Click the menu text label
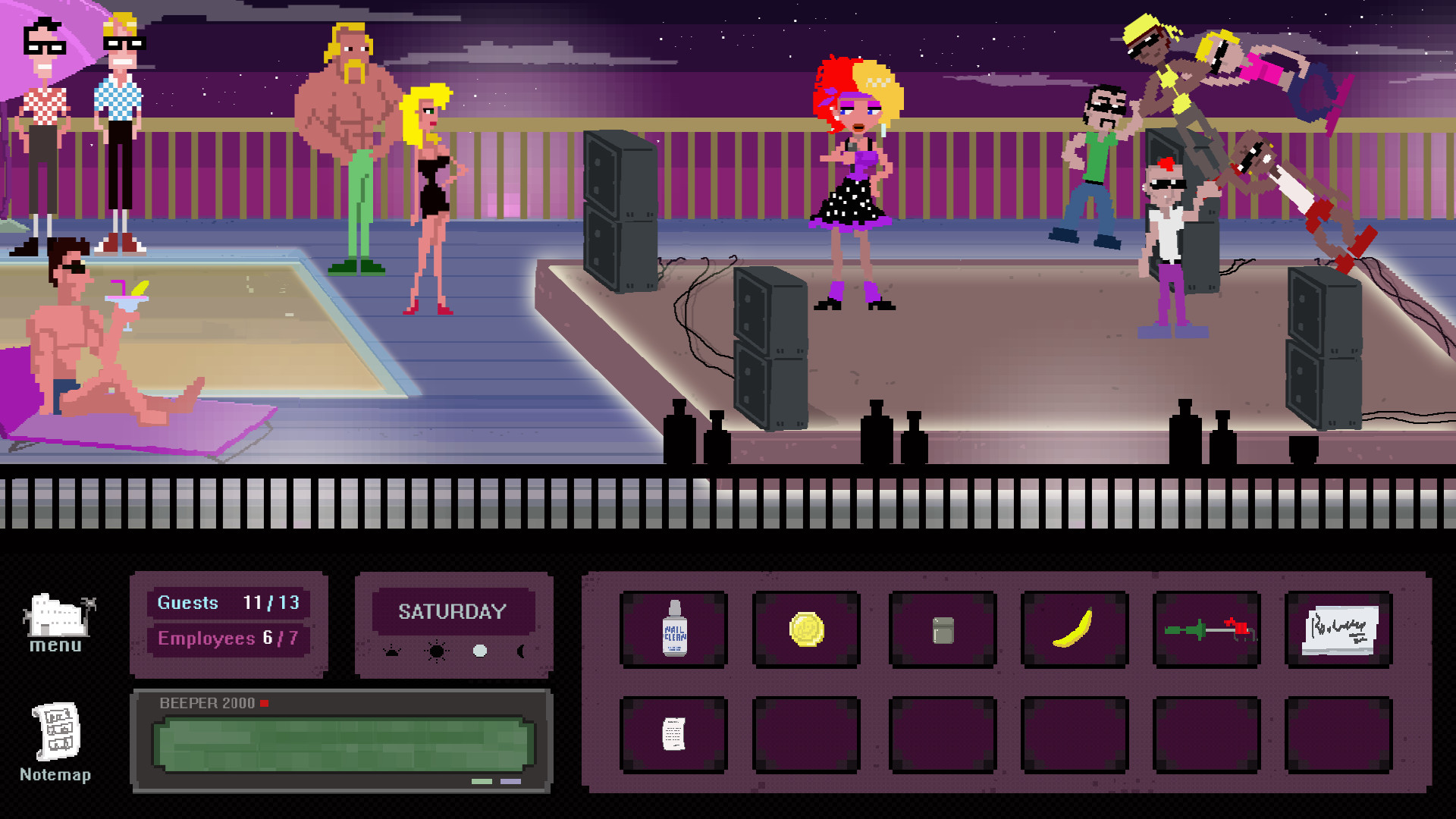1456x819 pixels. pos(56,645)
